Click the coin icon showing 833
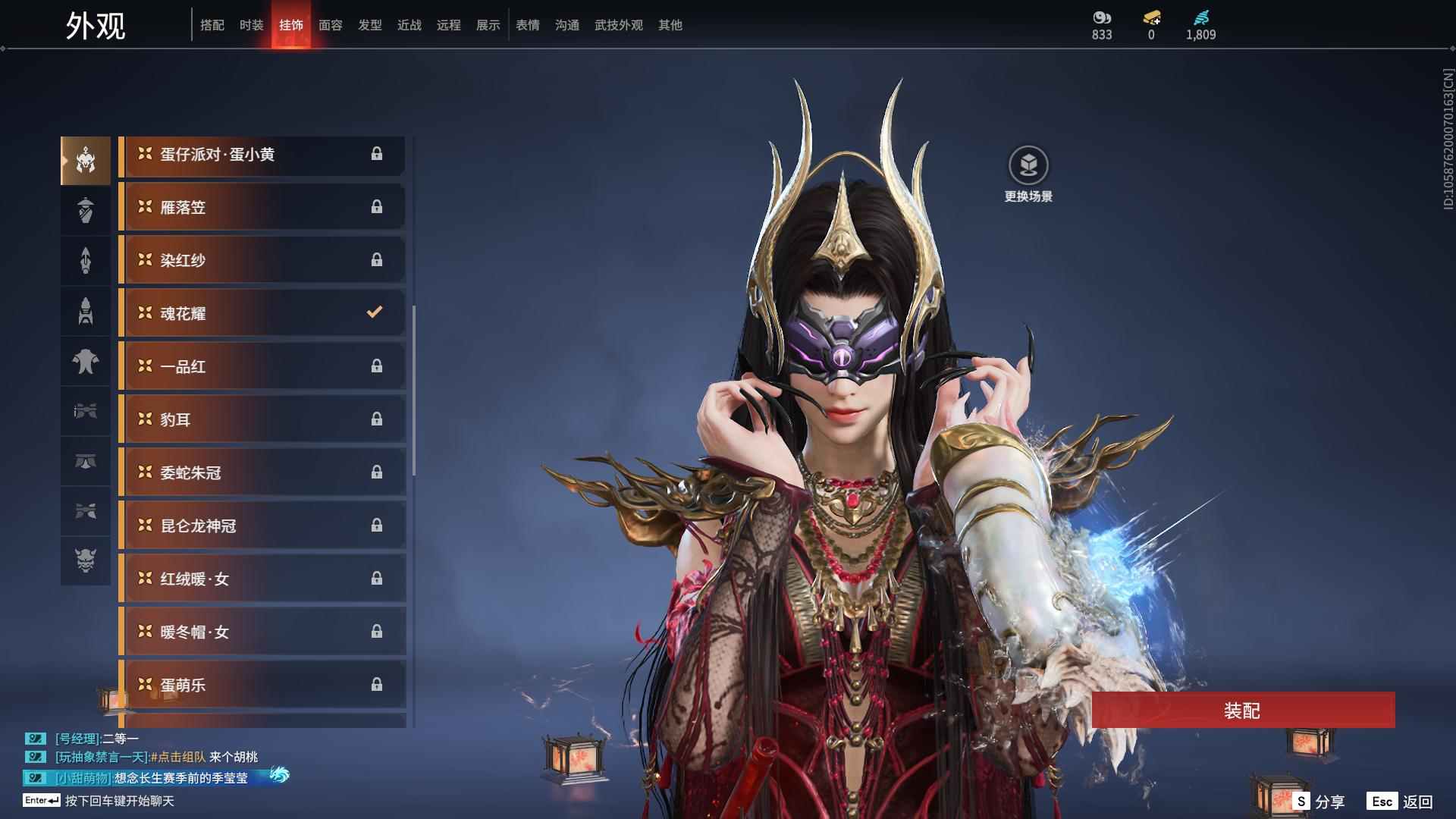Image resolution: width=1456 pixels, height=819 pixels. (x=1100, y=18)
